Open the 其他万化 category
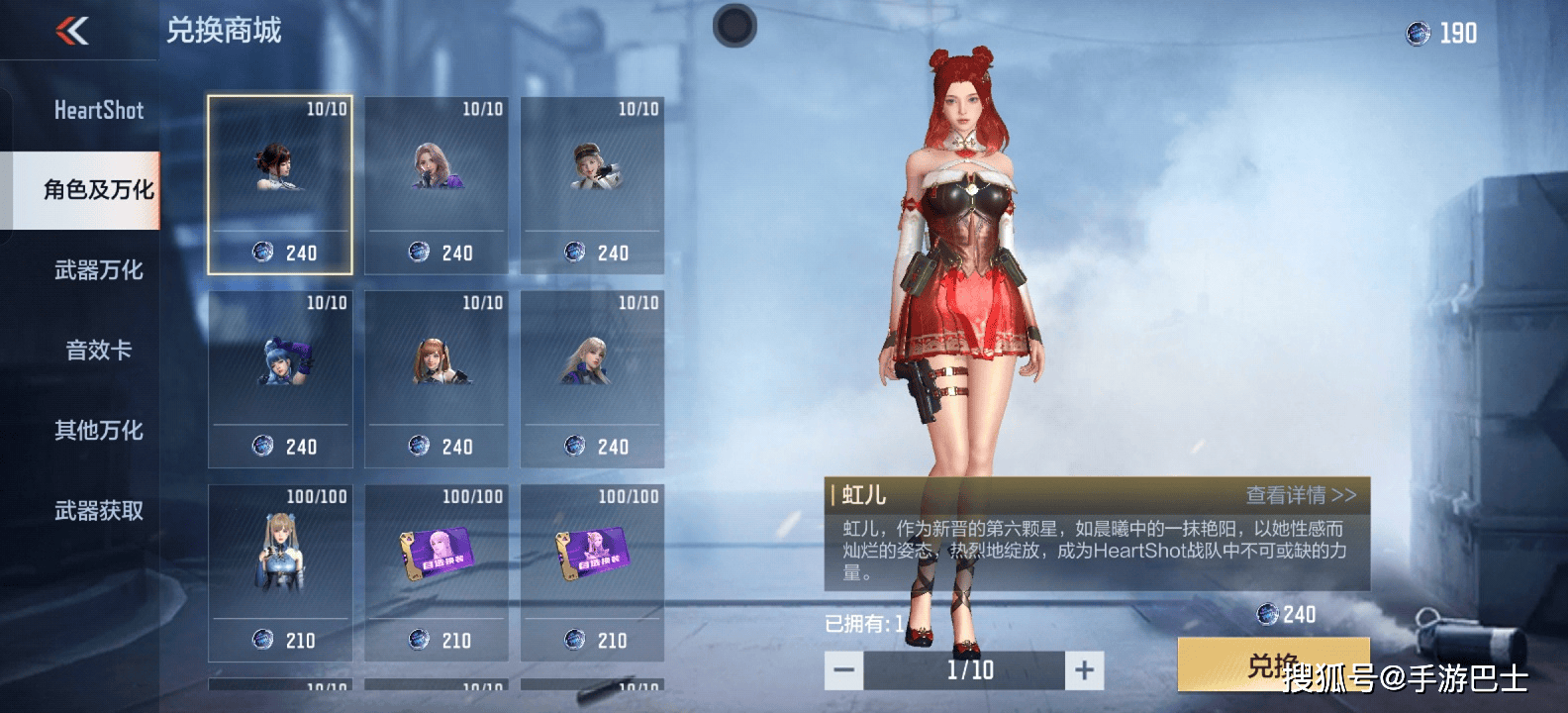1568x713 pixels. [x=98, y=431]
